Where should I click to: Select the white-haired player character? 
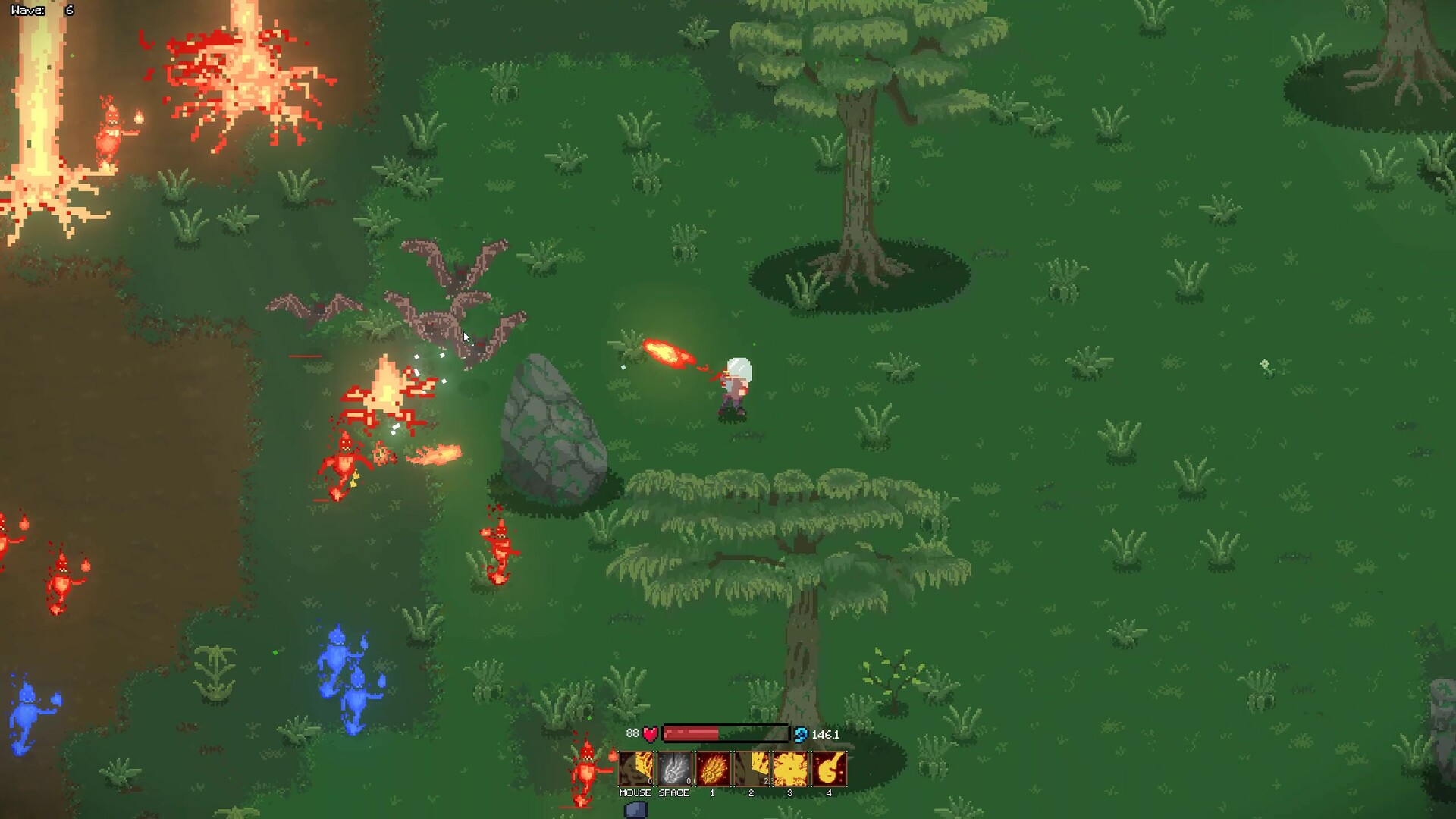pos(736,387)
